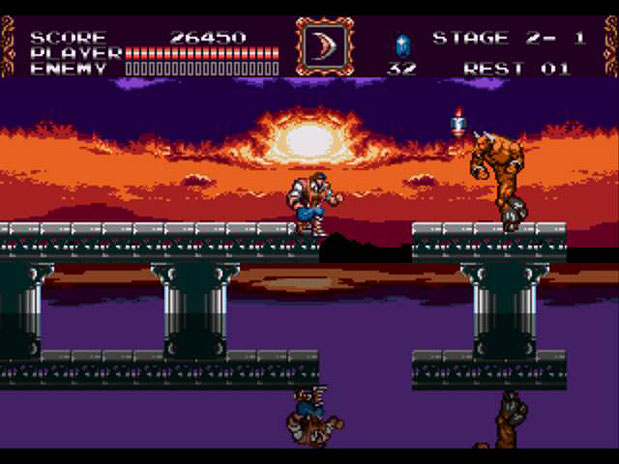
Task: Click the blue gem ammo icon
Action: (x=402, y=44)
